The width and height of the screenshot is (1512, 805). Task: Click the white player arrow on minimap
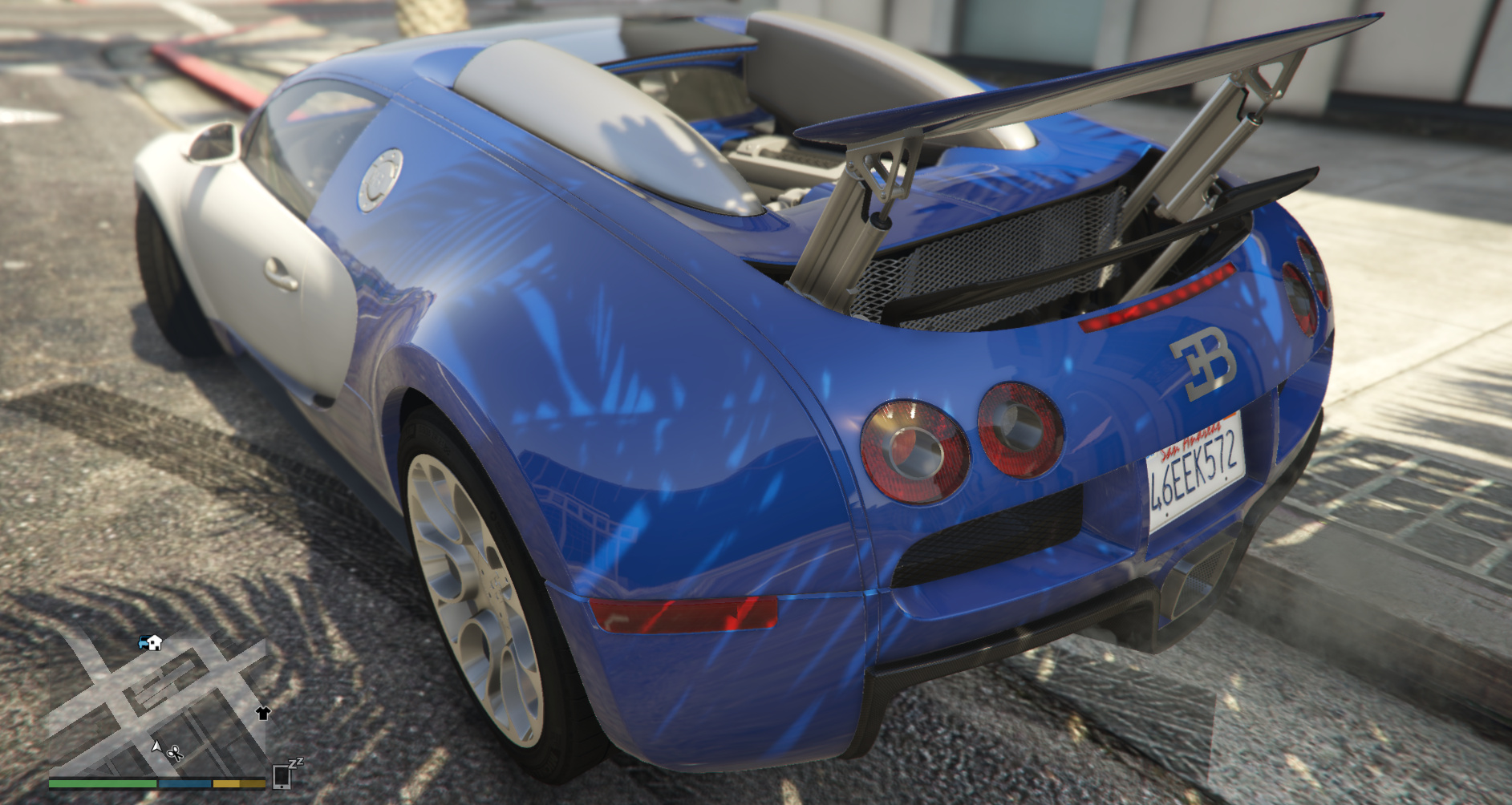157,746
